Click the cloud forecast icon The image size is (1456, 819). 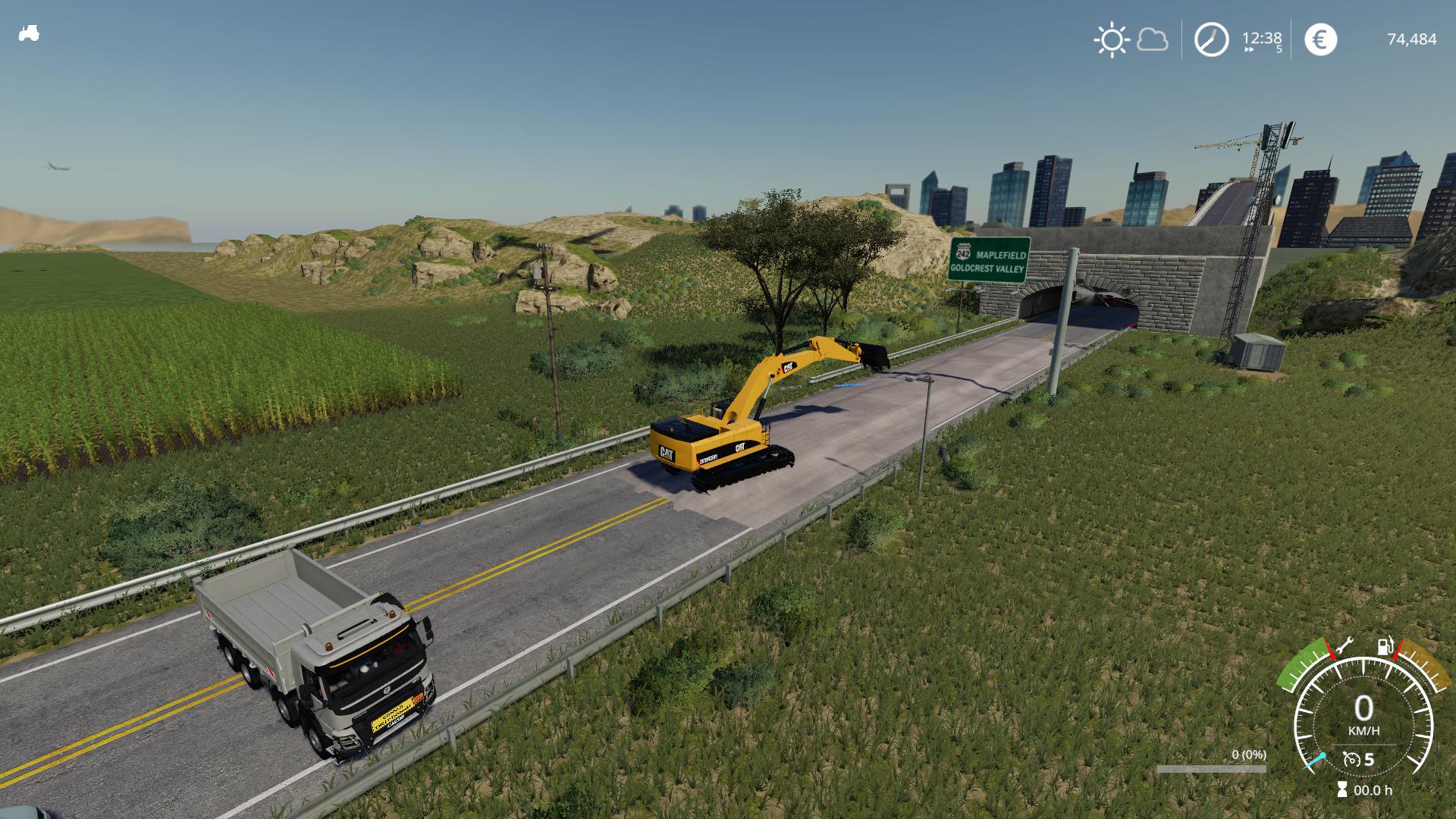pos(1153,39)
